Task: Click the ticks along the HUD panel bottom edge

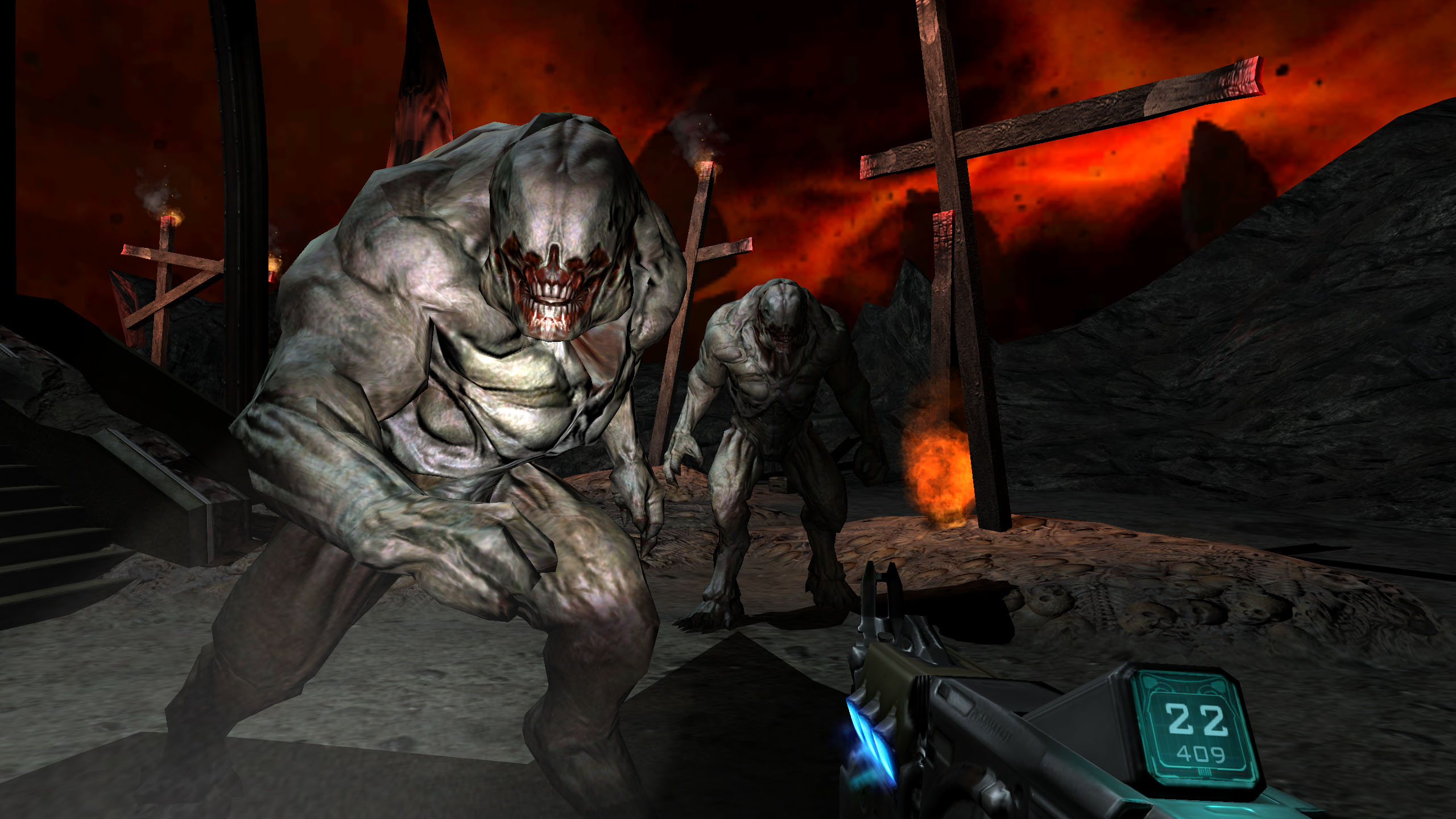Action: click(x=1205, y=772)
